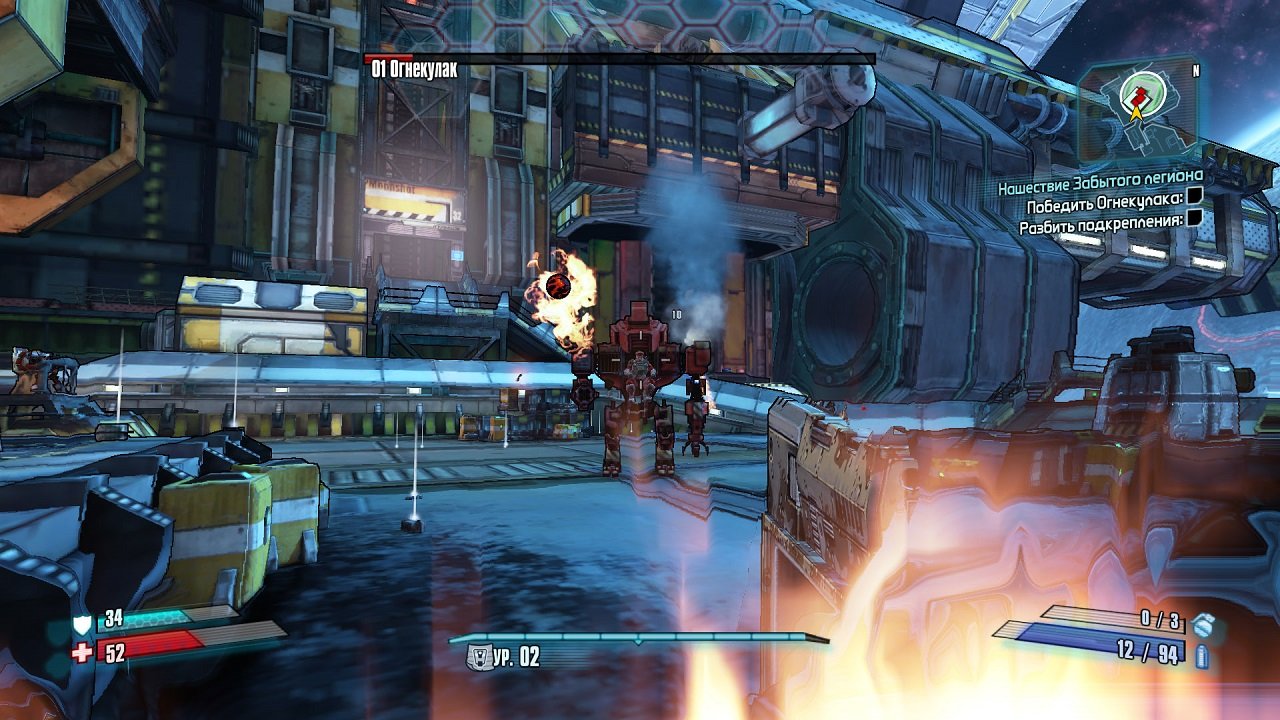Check the objective box for Разбить подкрепления
Image resolution: width=1280 pixels, height=720 pixels.
pos(1194,217)
